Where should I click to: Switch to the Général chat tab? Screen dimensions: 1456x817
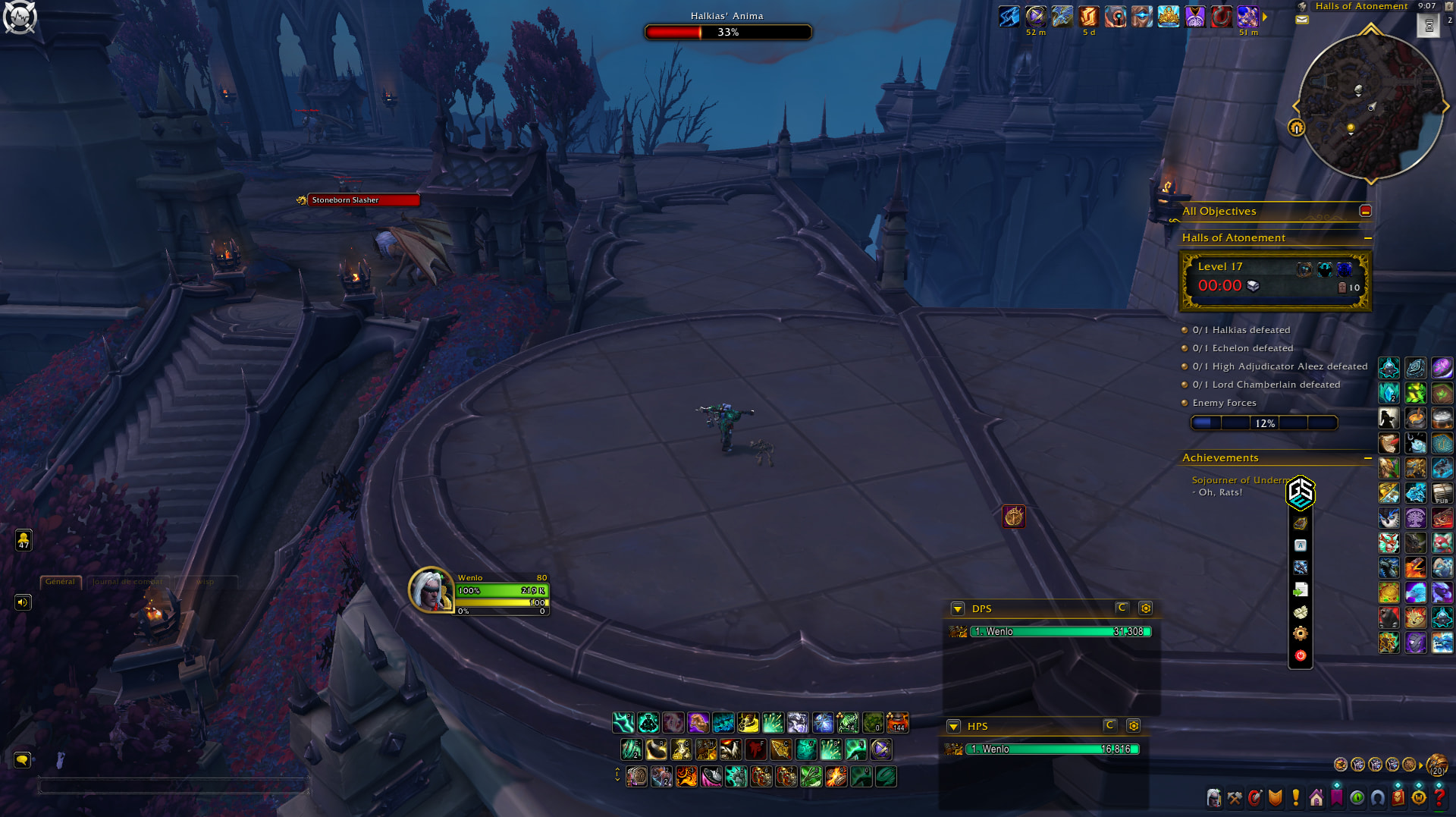[x=60, y=582]
